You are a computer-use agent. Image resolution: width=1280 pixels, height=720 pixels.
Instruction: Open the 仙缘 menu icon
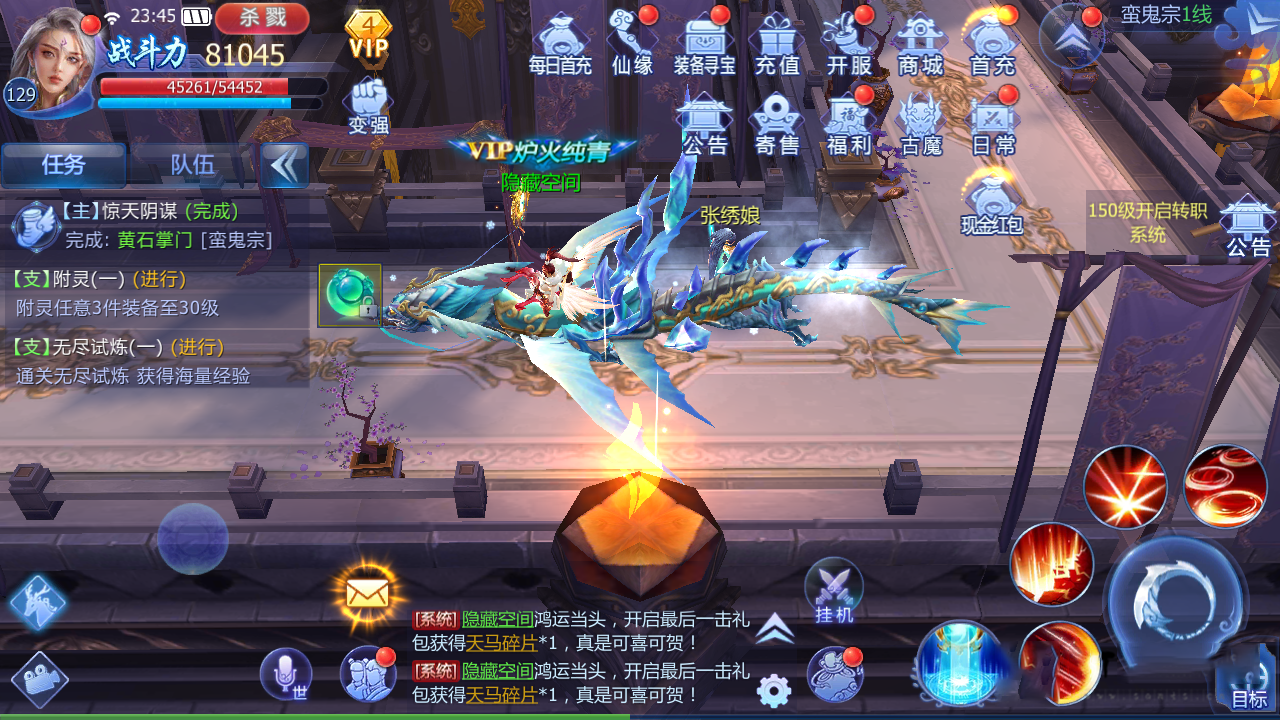(x=632, y=43)
